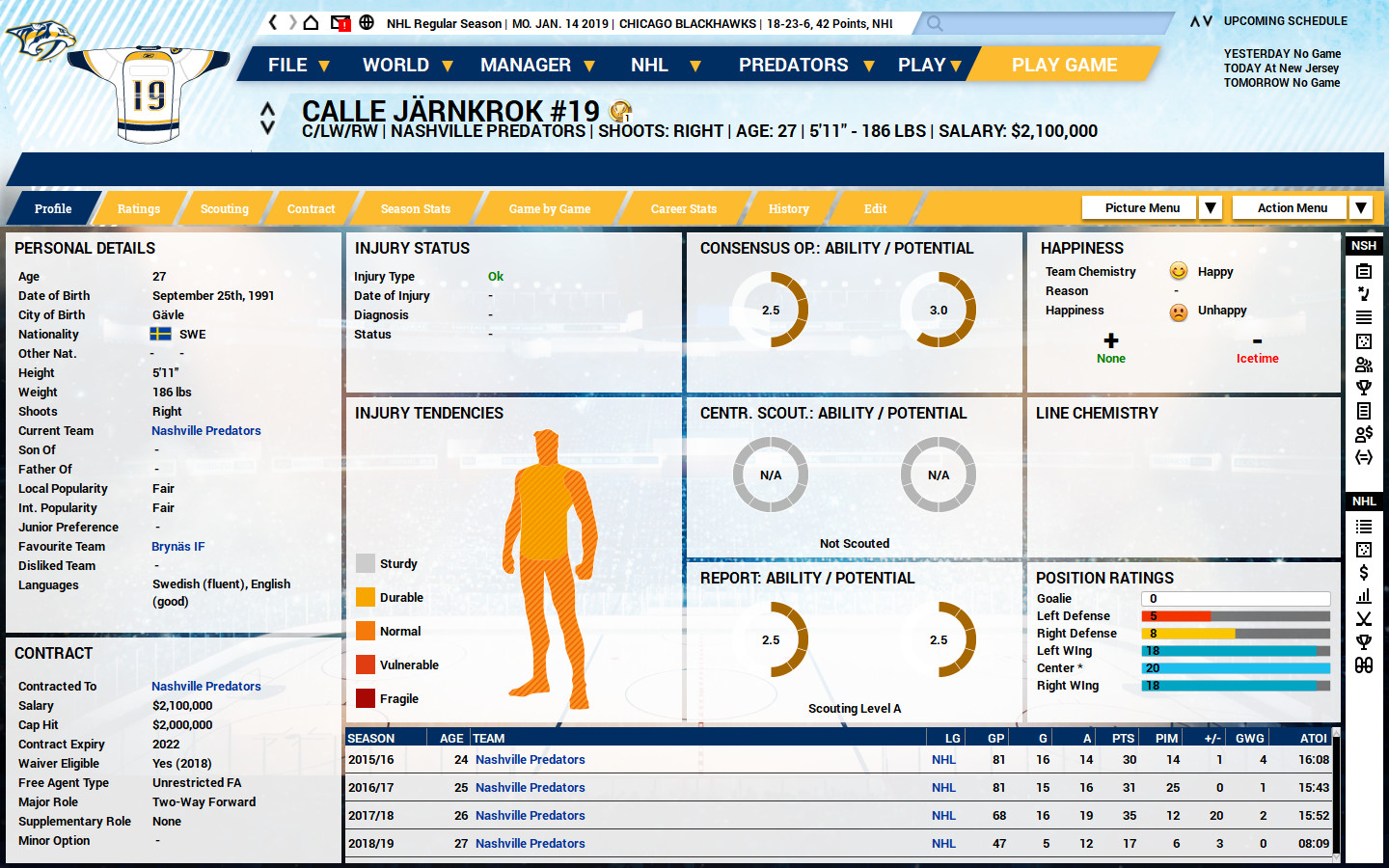This screenshot has width=1389, height=868.
Task: Open the FILE dropdown menu
Action: pyautogui.click(x=286, y=64)
